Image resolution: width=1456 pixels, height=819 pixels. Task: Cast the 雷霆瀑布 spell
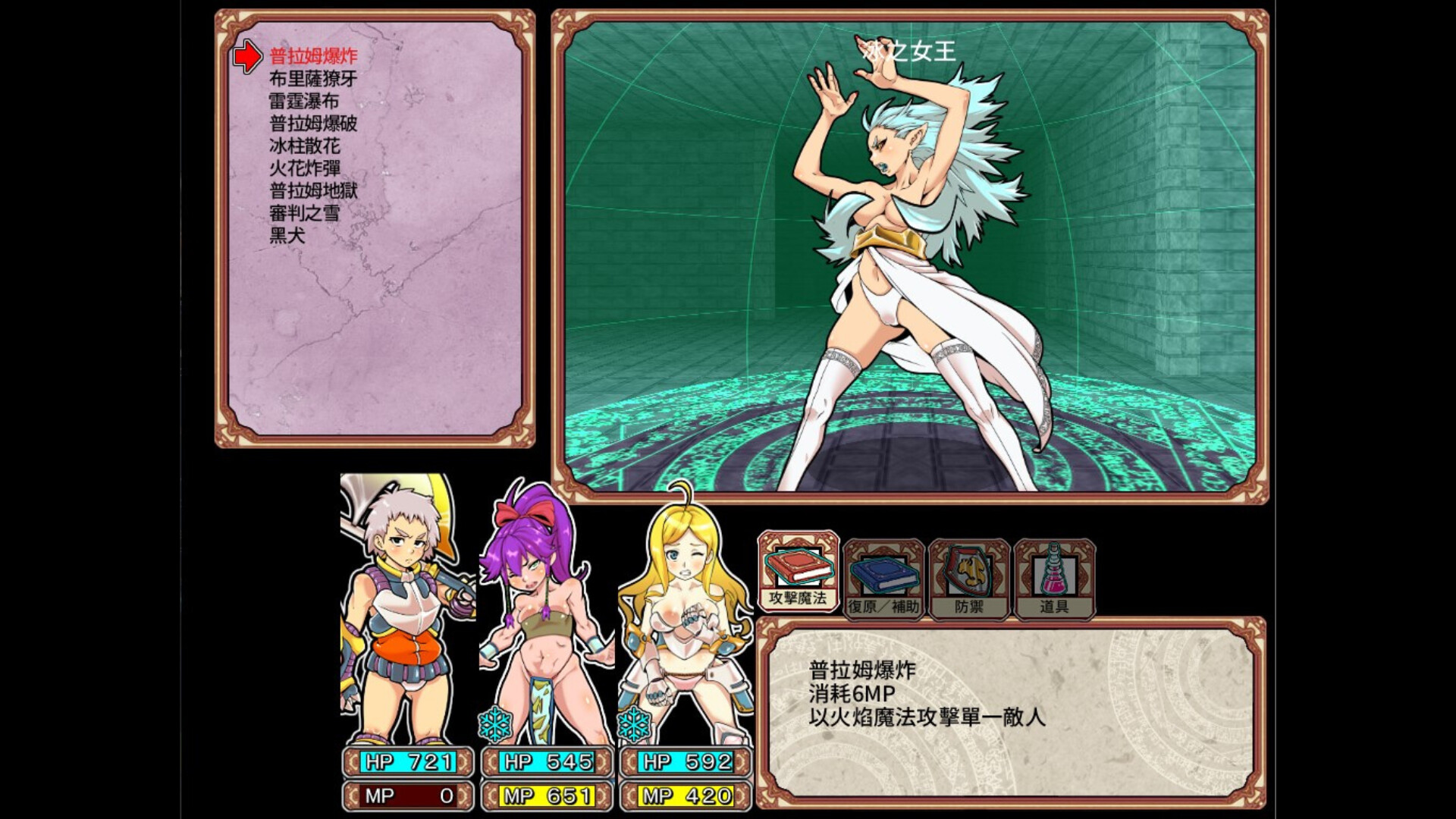coord(304,101)
